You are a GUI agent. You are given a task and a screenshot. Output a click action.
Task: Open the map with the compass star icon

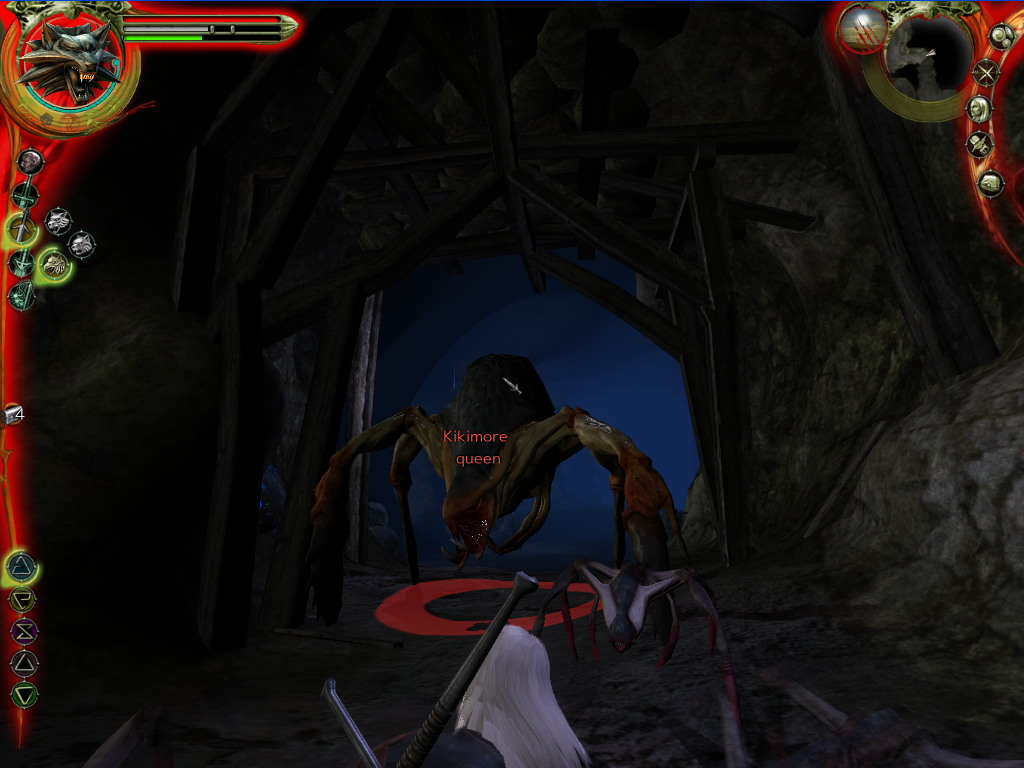(x=987, y=71)
